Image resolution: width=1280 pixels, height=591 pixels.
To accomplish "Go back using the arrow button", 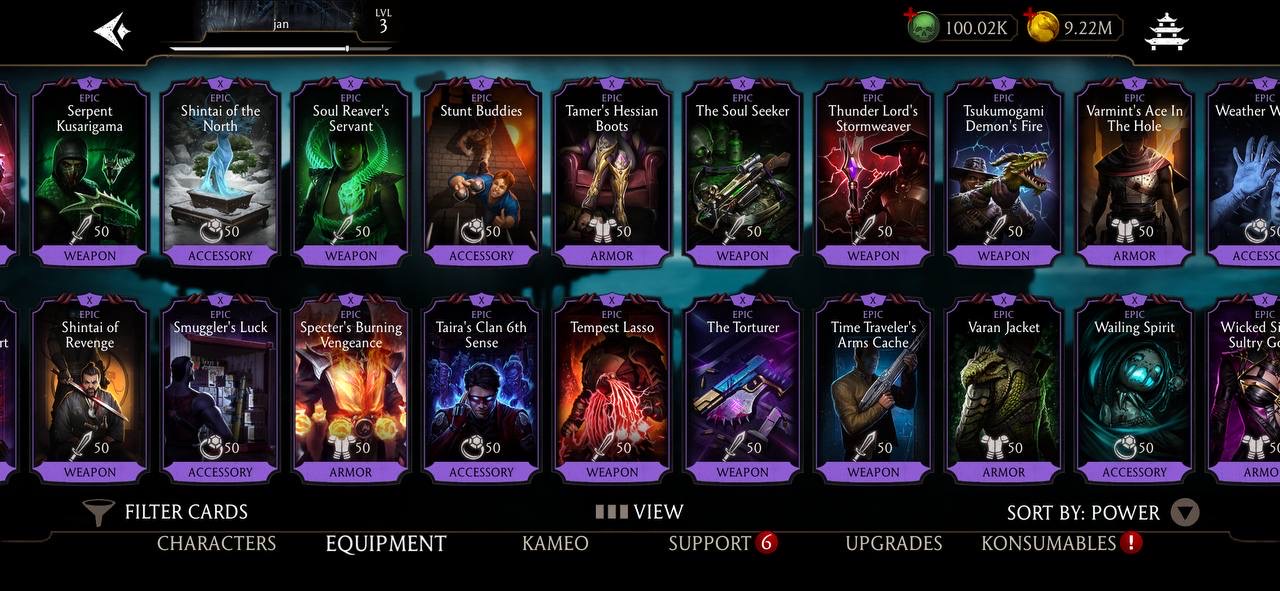I will point(112,31).
